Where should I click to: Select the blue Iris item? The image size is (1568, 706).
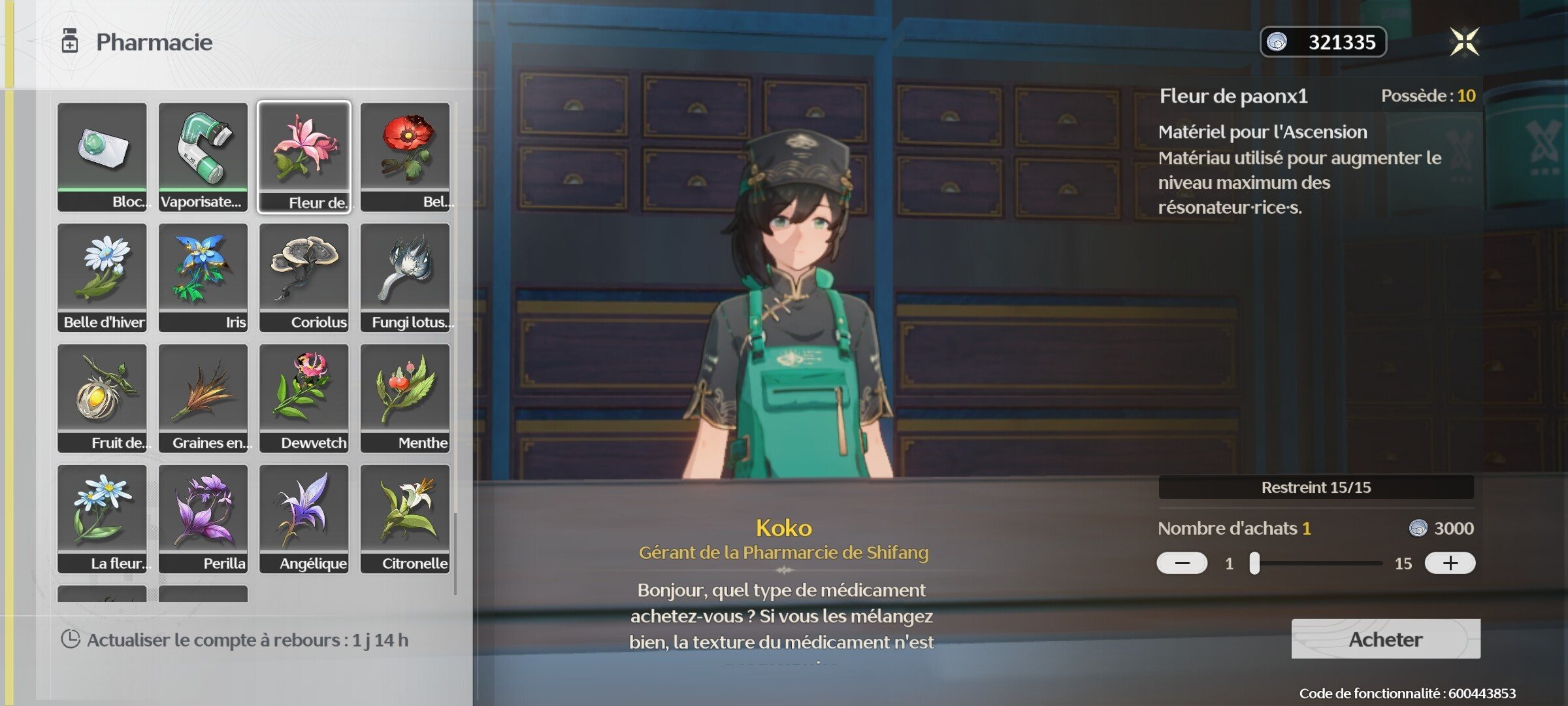point(203,277)
